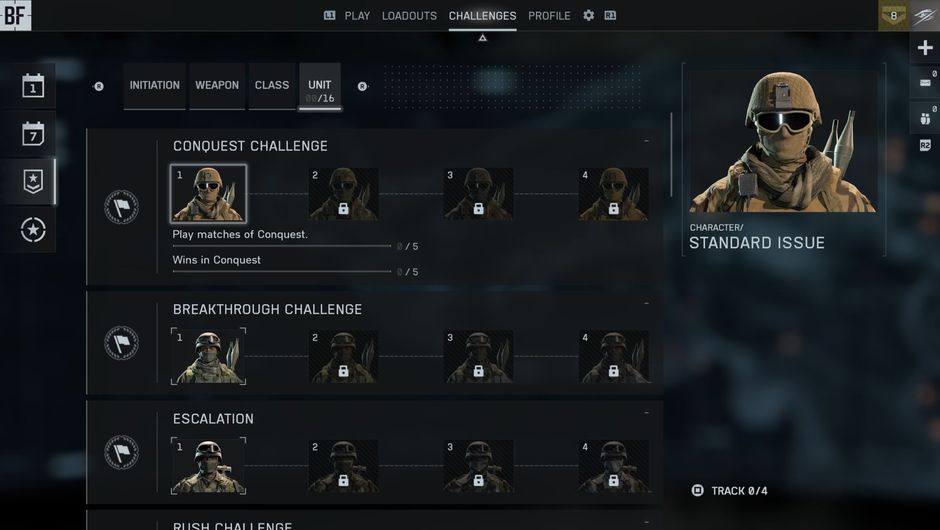Viewport: 940px width, 530px height.
Task: Switch to the Weapon challenges tab
Action: coord(217,86)
